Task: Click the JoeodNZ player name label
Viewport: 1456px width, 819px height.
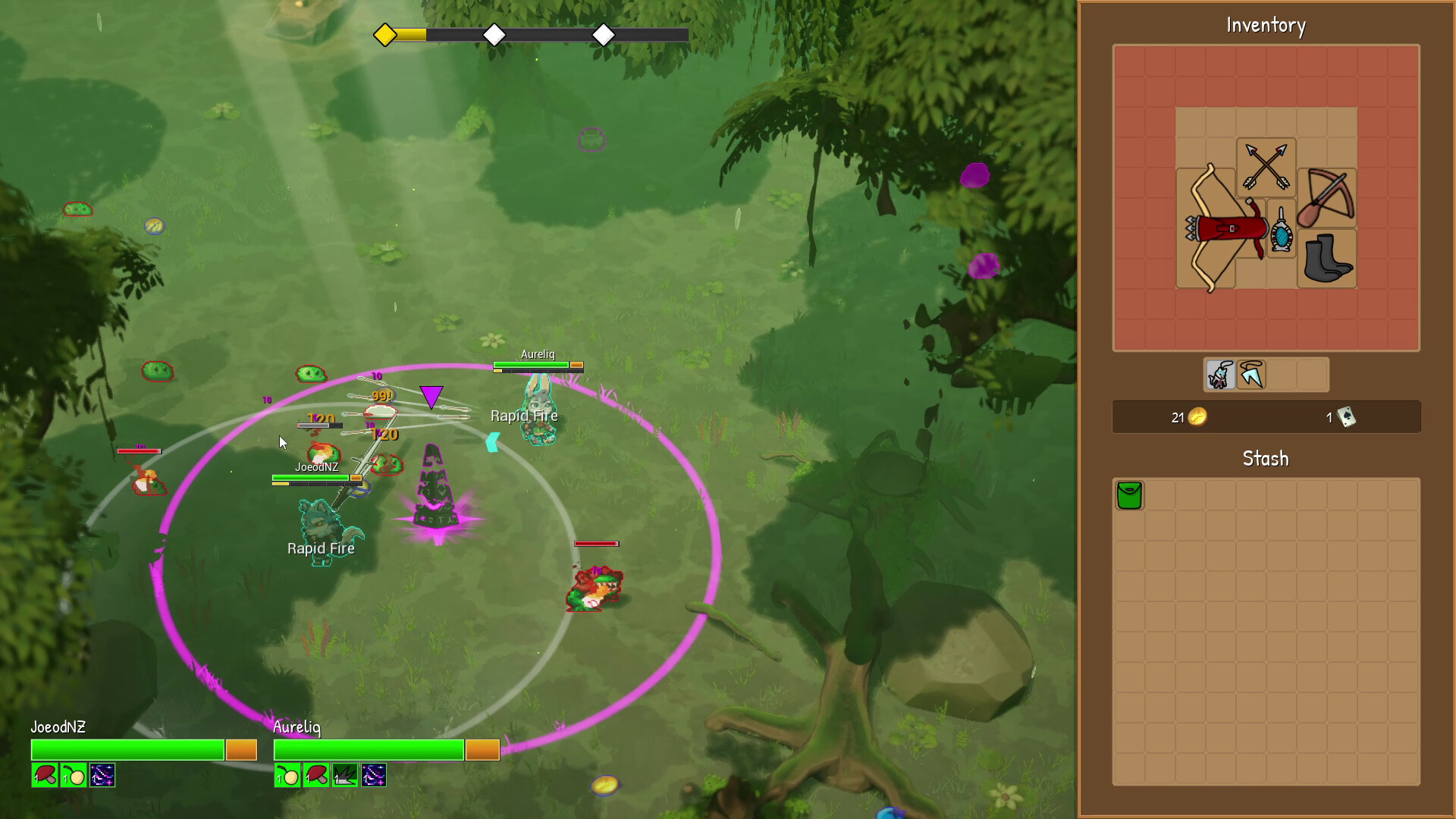Action: tap(58, 726)
